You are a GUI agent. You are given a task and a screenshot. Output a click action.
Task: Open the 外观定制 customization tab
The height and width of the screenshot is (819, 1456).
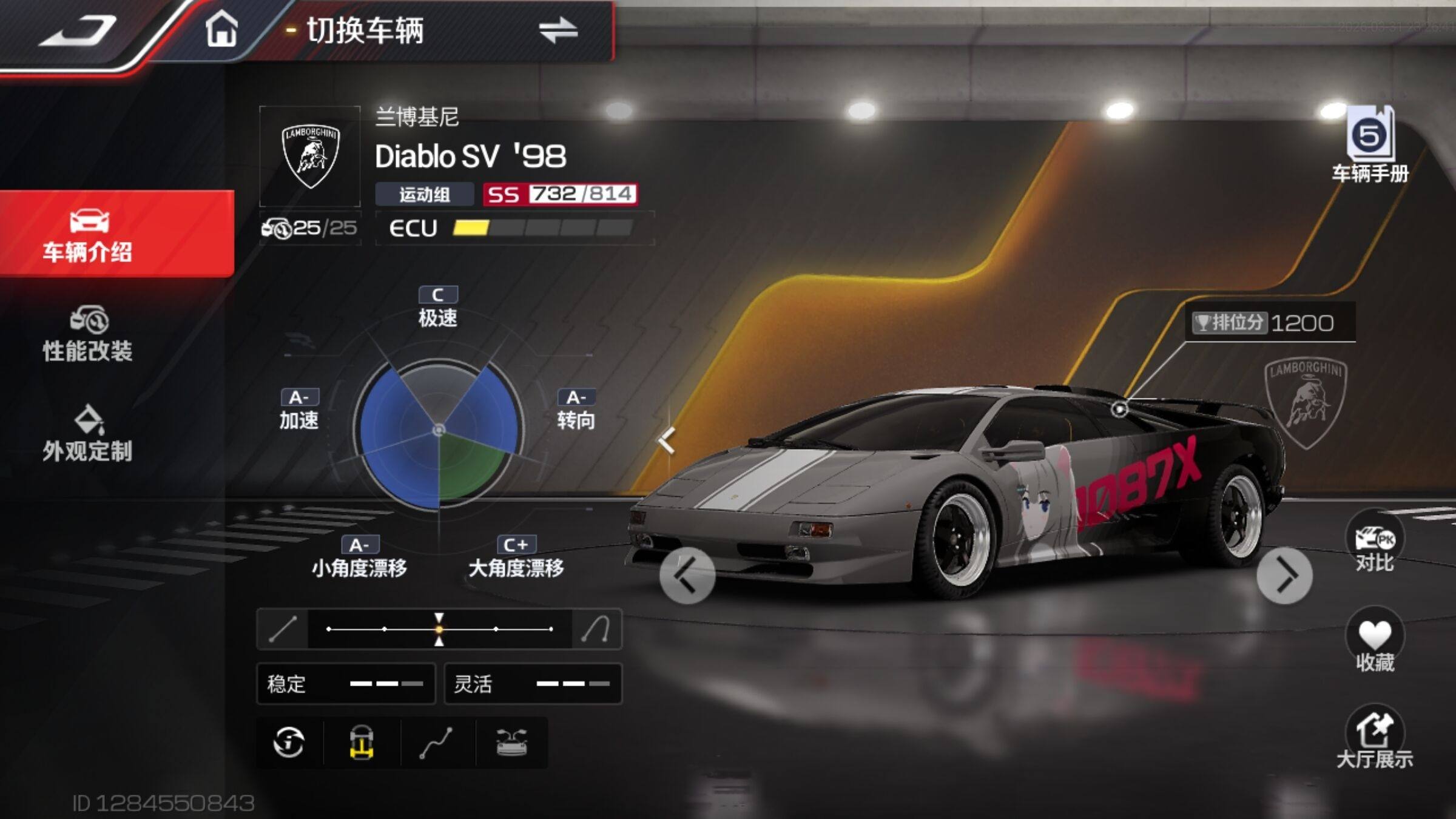pos(89,434)
